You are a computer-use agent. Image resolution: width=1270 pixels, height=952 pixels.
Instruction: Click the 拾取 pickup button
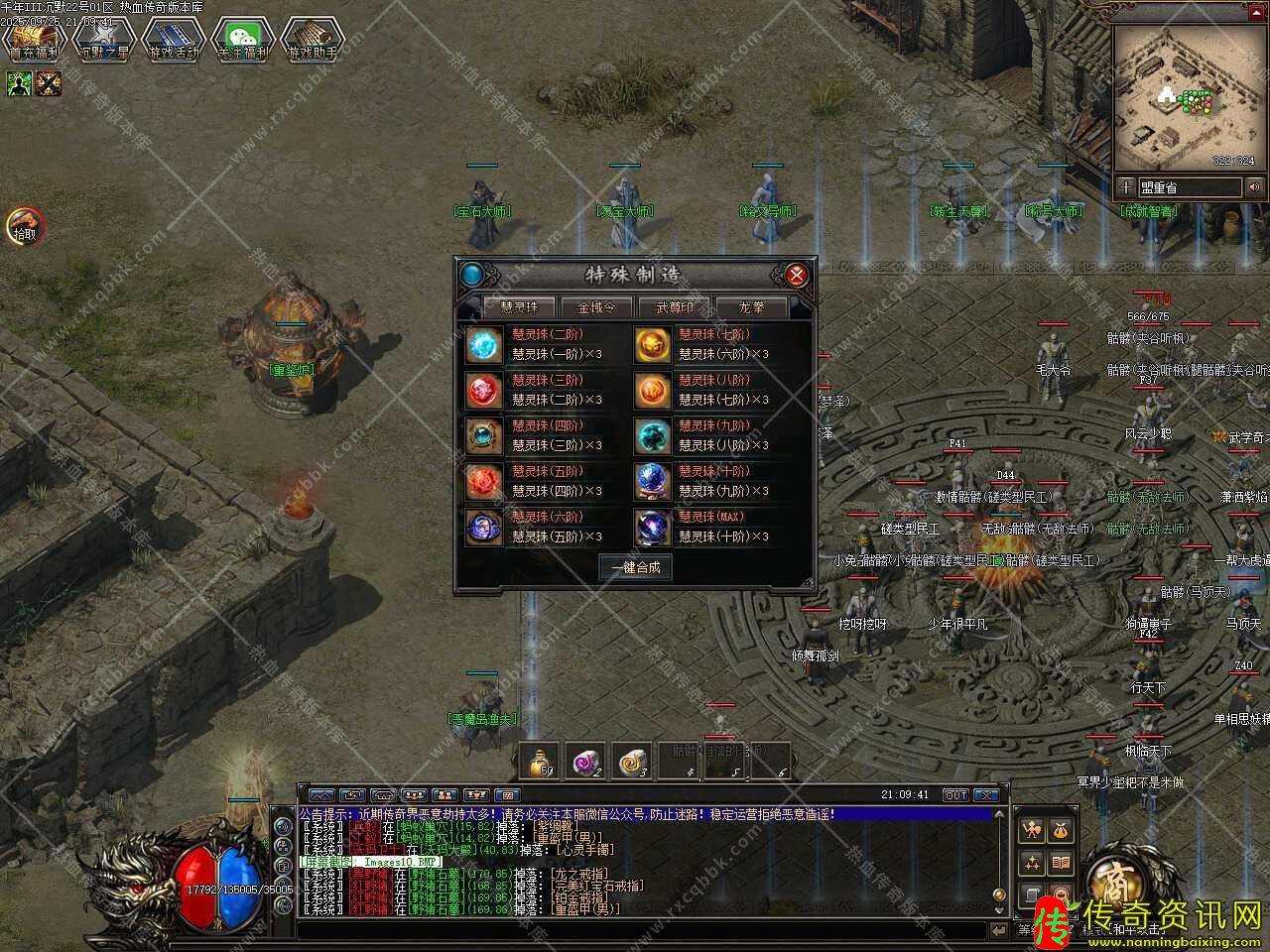(25, 226)
